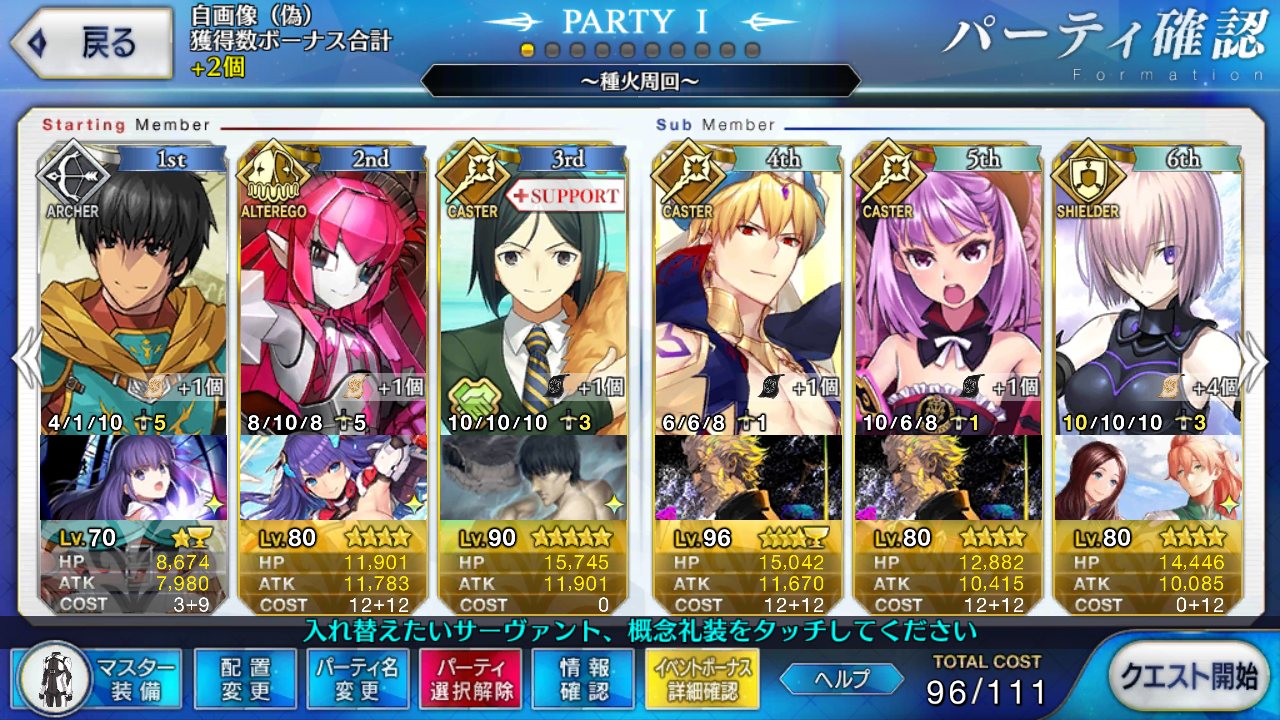Choose the 2nd slot Alterego servant
Viewport: 1280px width, 720px height.
tap(333, 290)
